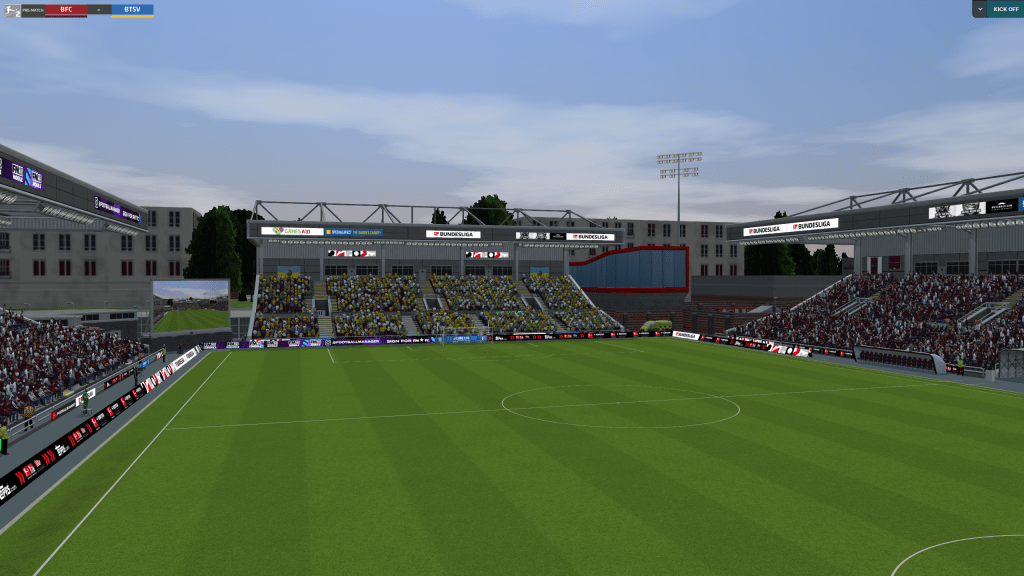Open the dropdown arrow beside Kick Off
The height and width of the screenshot is (576, 1024).
click(x=979, y=9)
